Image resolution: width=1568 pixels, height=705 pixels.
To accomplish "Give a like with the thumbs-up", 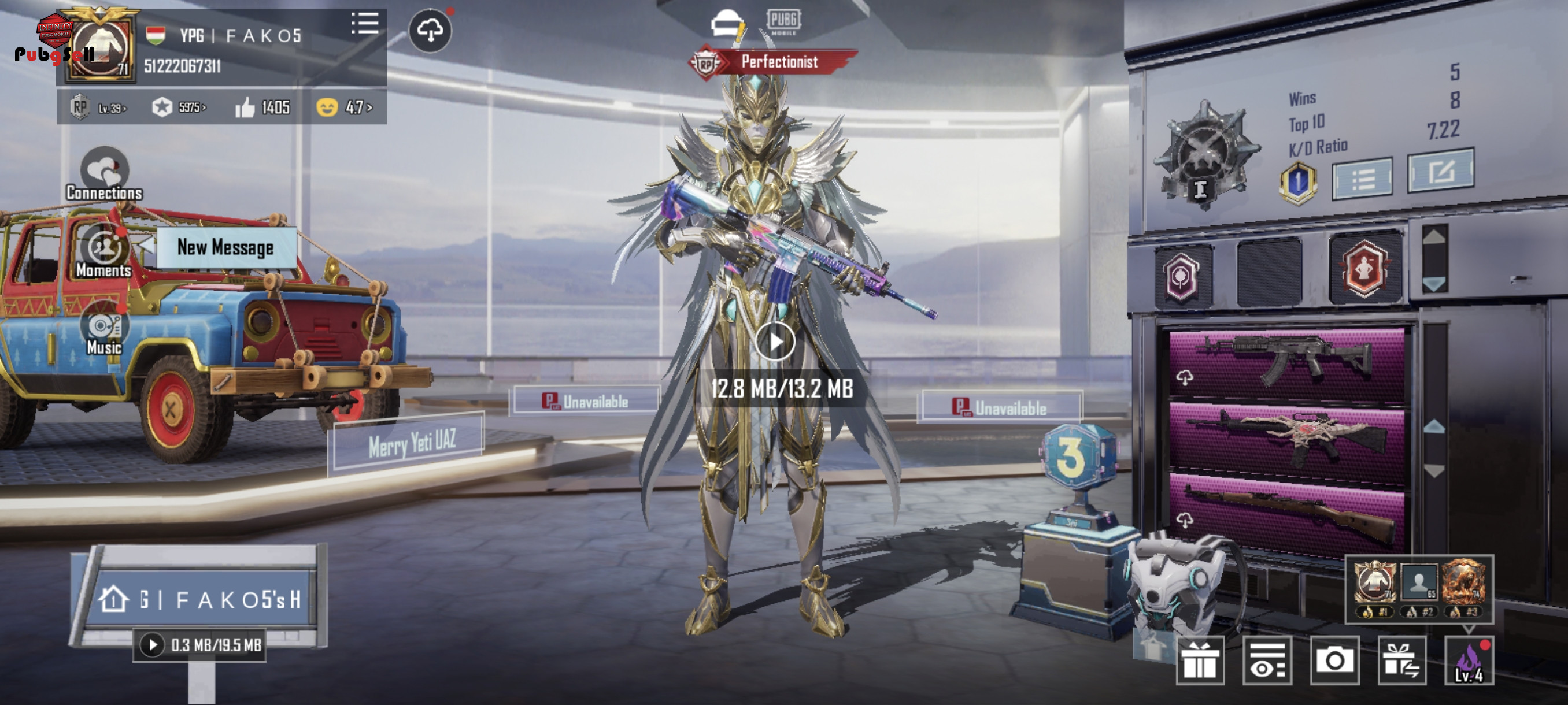I will click(x=245, y=107).
